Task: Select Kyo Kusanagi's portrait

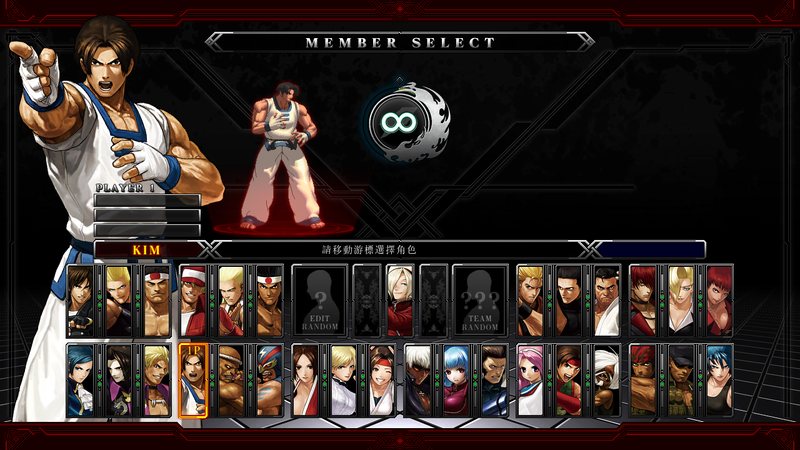Action: tap(81, 301)
